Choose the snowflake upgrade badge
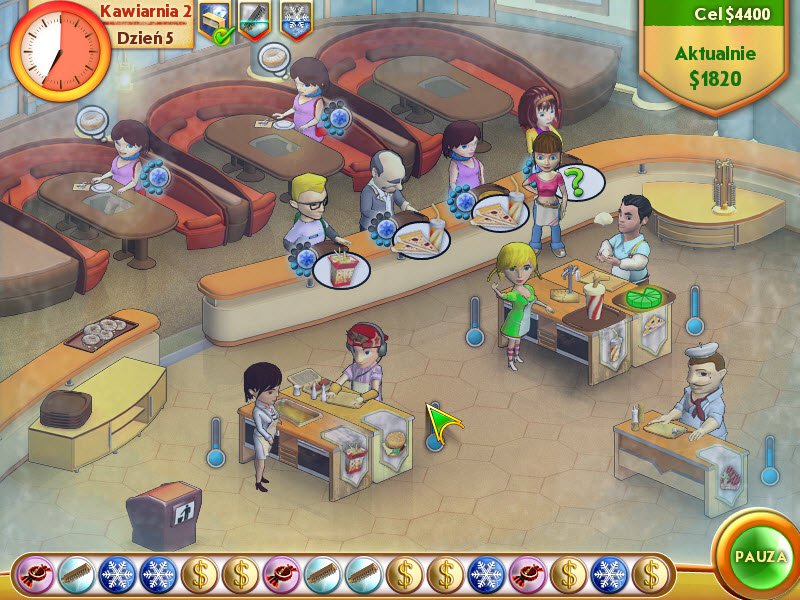Image resolution: width=800 pixels, height=600 pixels. [x=297, y=19]
